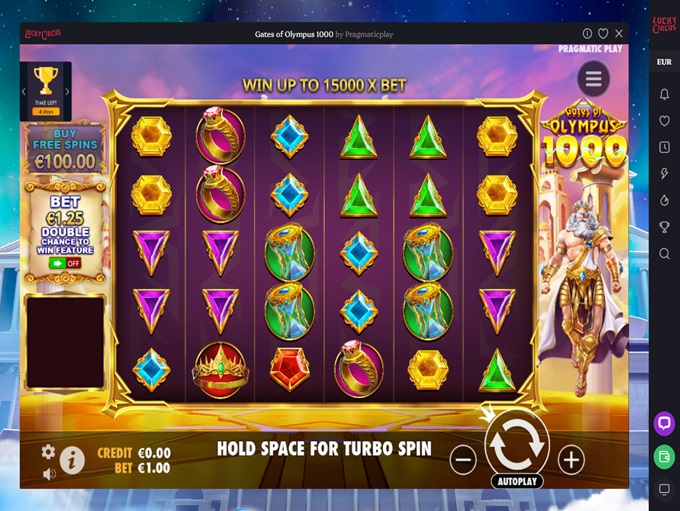The image size is (680, 511).
Task: Decrease the bet with the minus button
Action: click(x=462, y=460)
